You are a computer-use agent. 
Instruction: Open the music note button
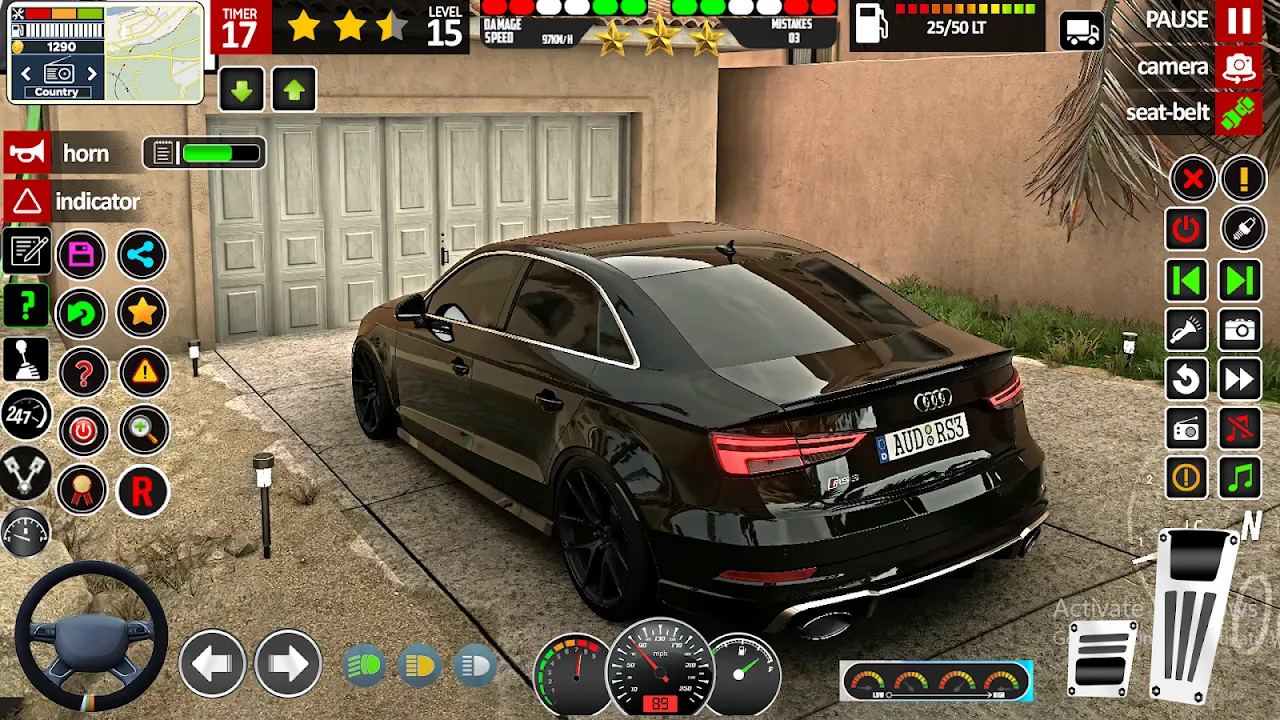tap(1240, 478)
